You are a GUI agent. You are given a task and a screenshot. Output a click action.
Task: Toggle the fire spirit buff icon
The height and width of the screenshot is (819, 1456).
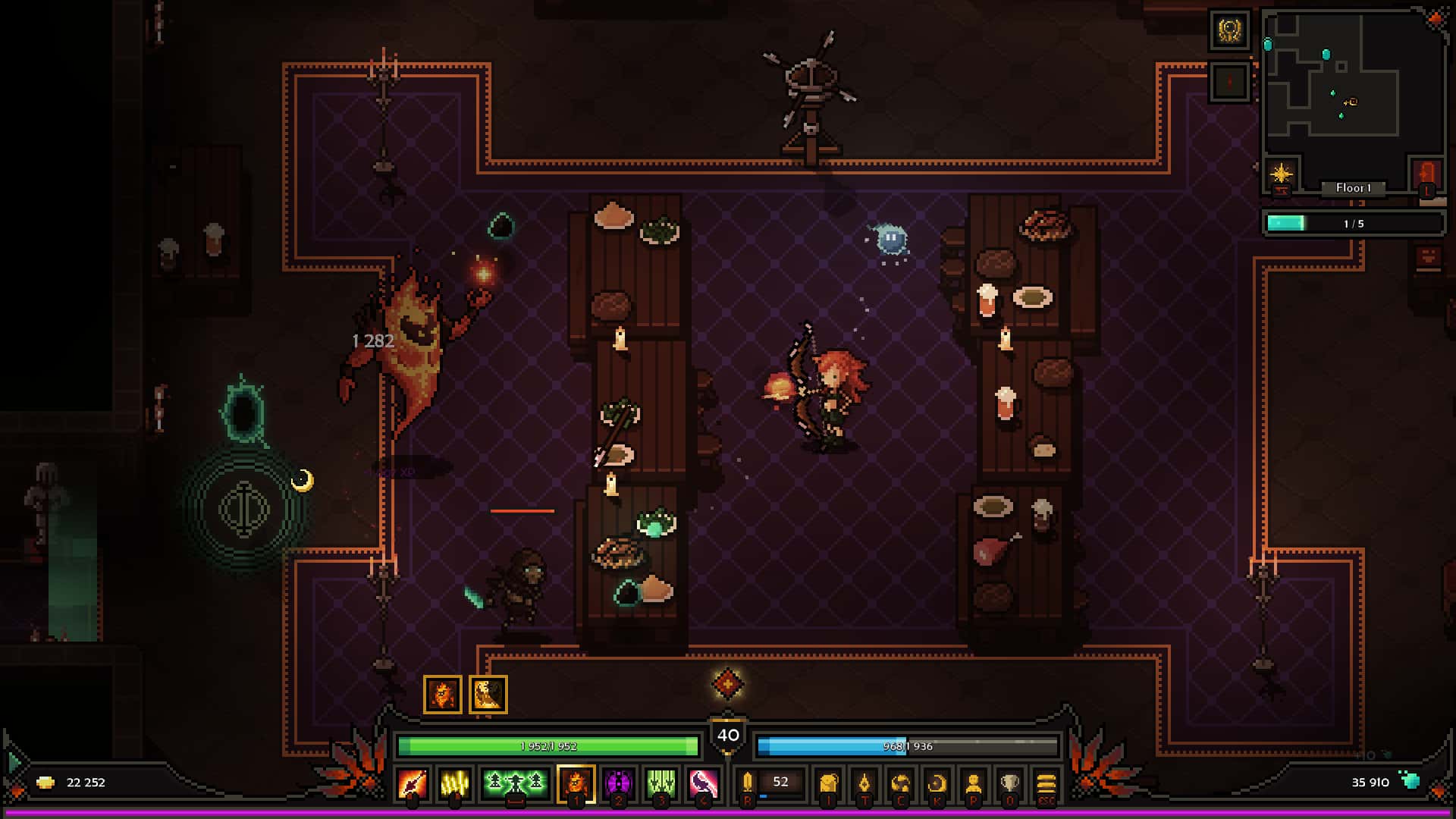click(x=442, y=692)
